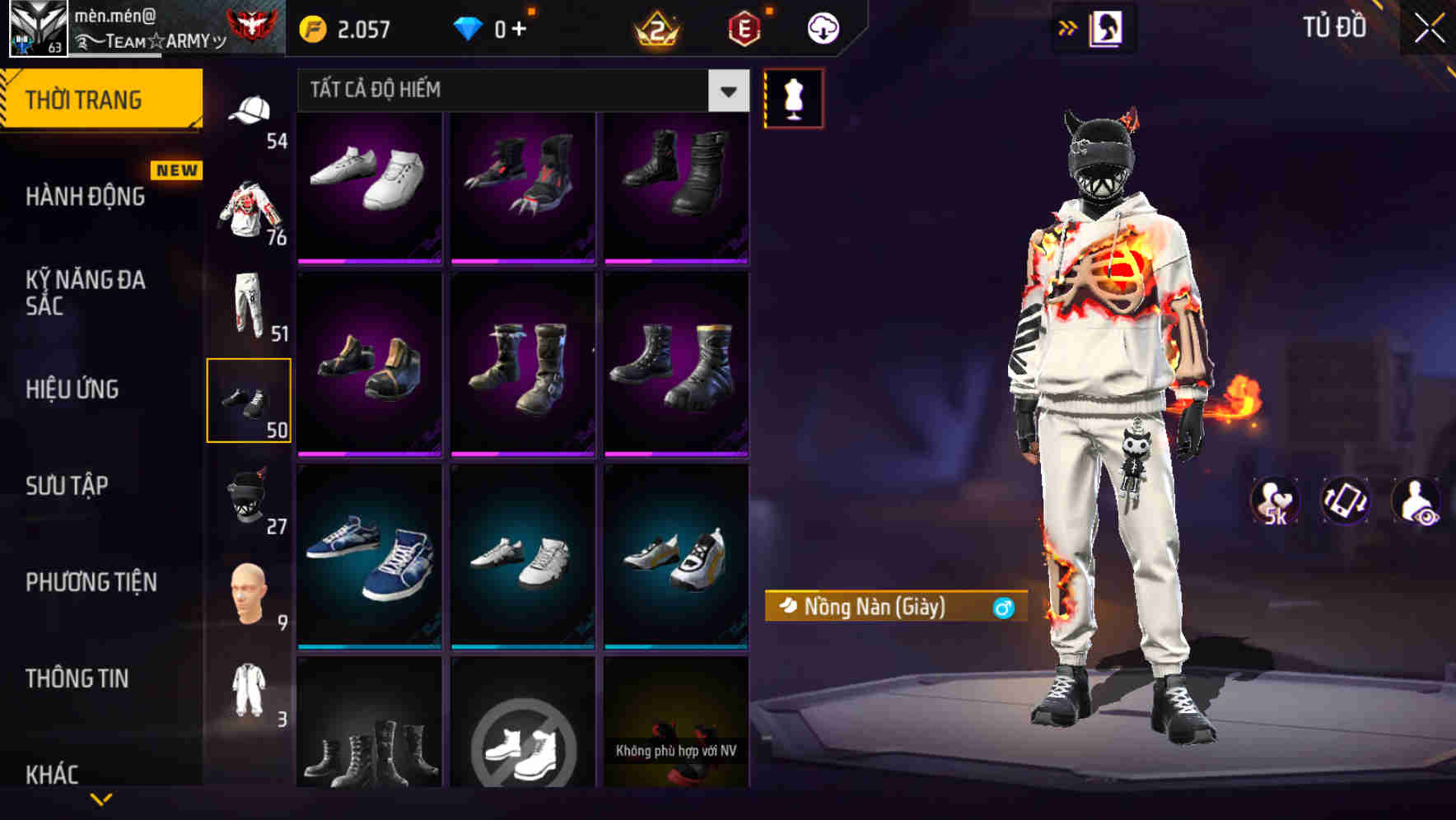Screen dimensions: 1456x820
Task: Click the double-arrow expander beside portrait icon
Action: pos(1066,27)
